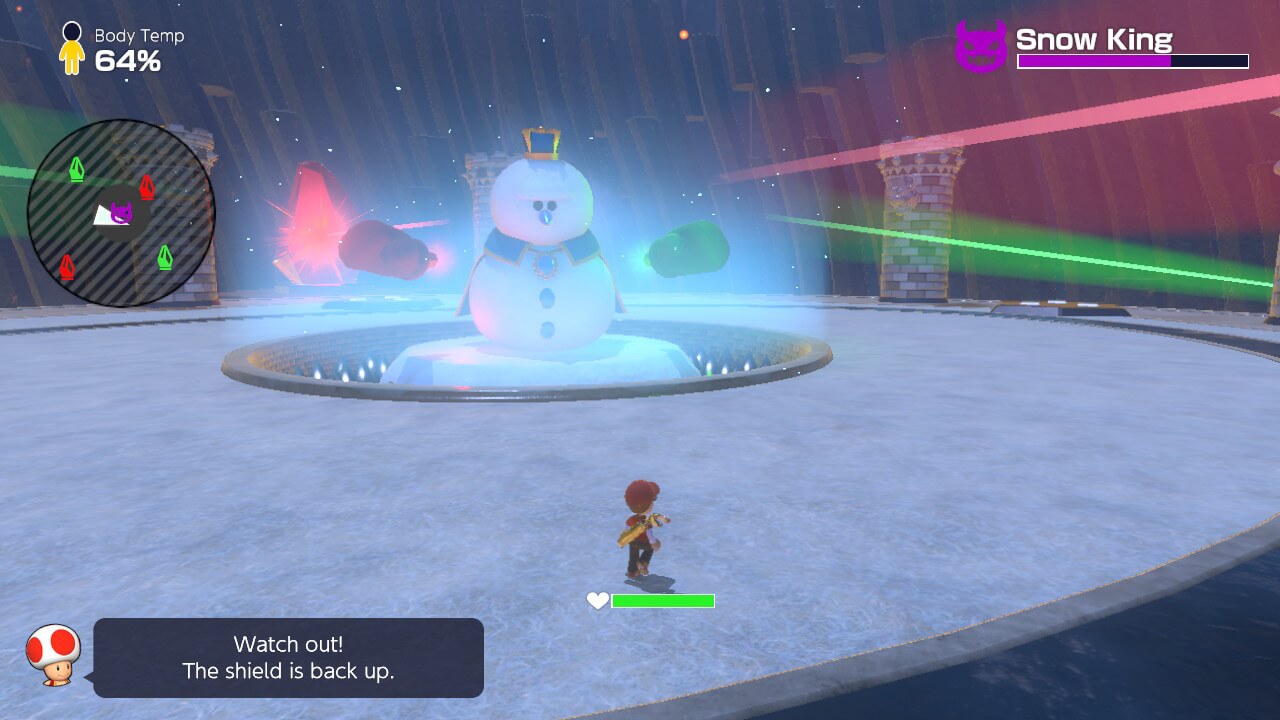
Task: Dismiss the 'Watch out!' dialogue box
Action: coord(288,658)
